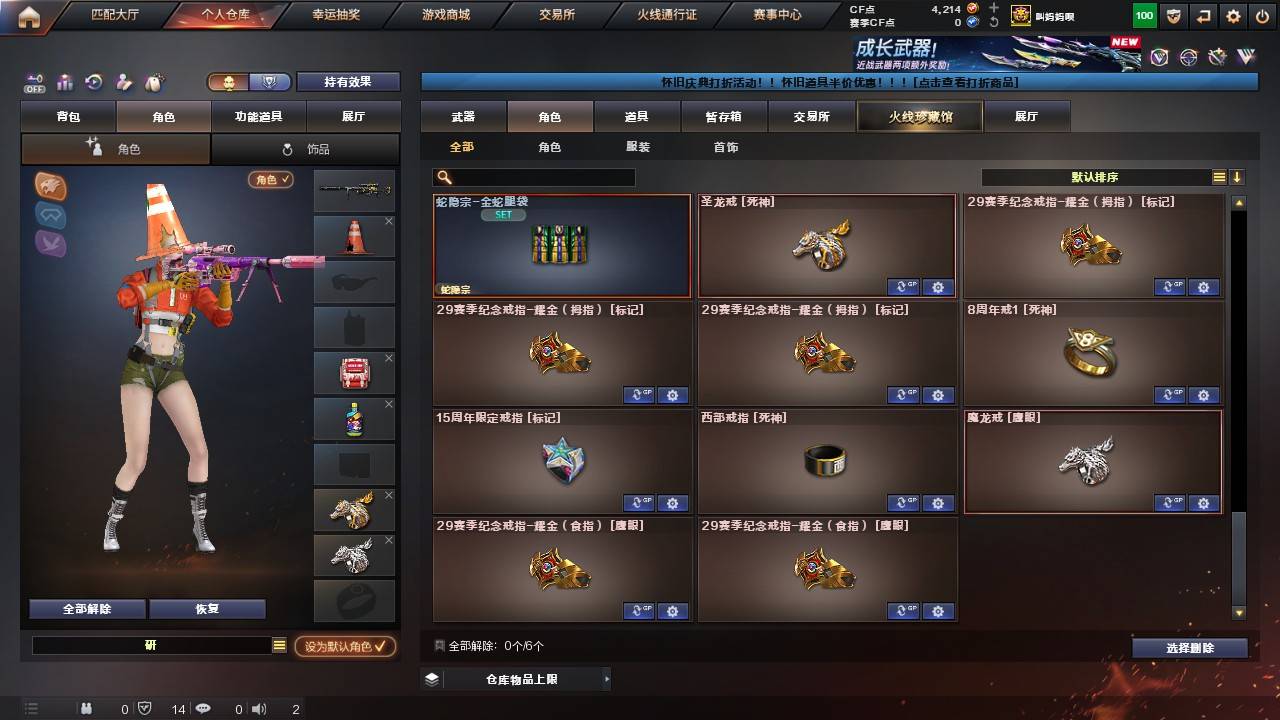Open the chat bubble icon on the bottom bar
The width and height of the screenshot is (1280, 720).
202,709
